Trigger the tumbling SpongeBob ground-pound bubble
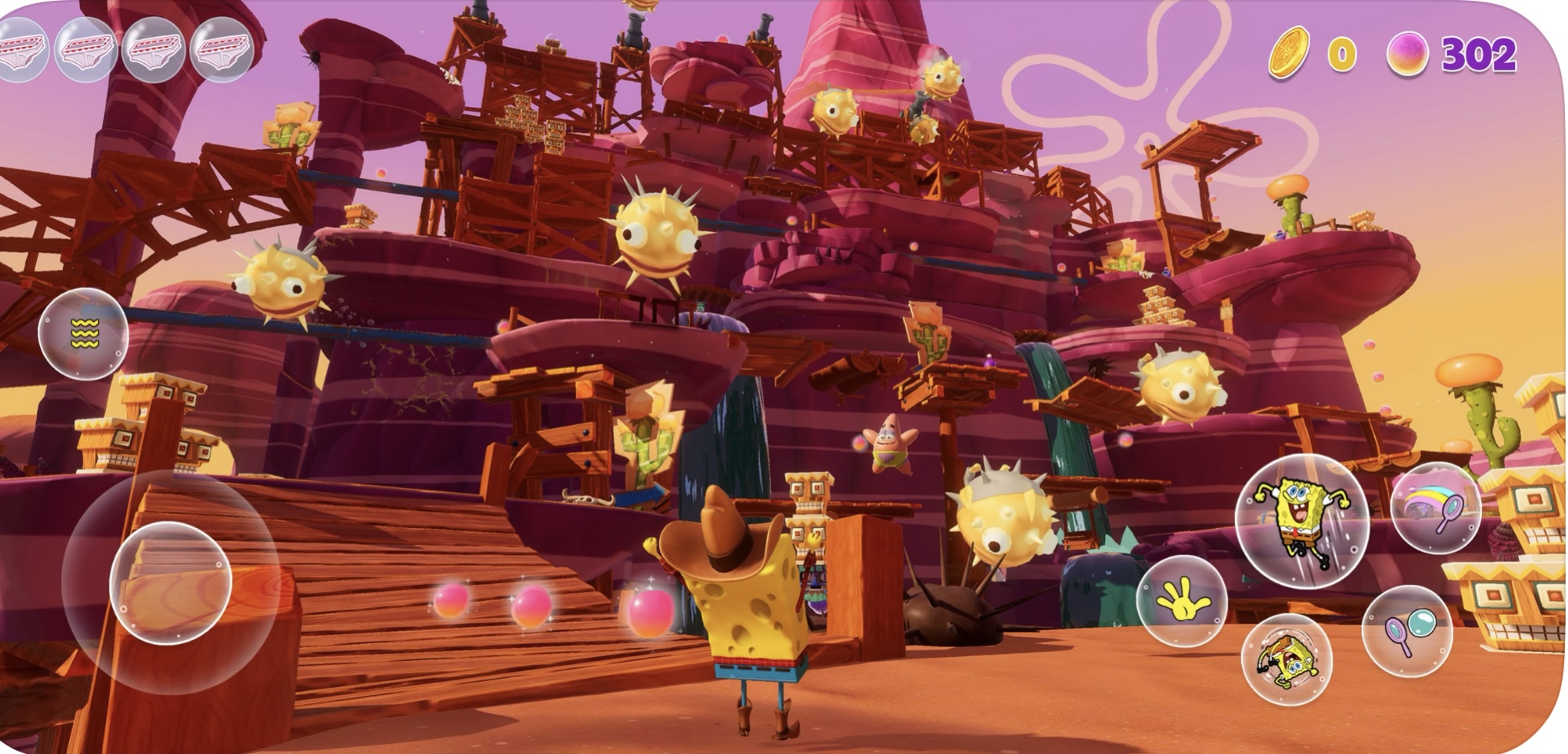Screen dimensions: 1568x754 pos(1286,659)
